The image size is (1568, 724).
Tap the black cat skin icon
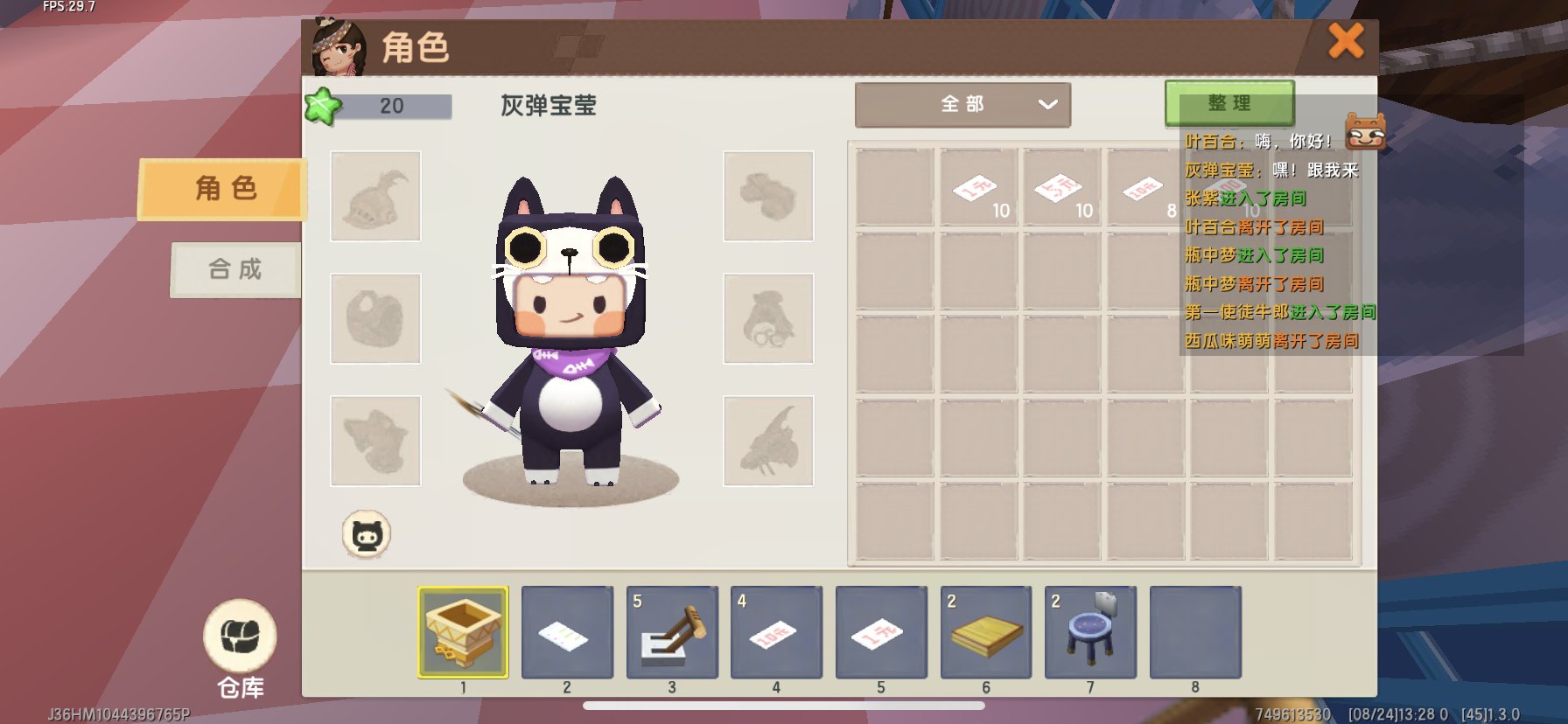tap(366, 534)
